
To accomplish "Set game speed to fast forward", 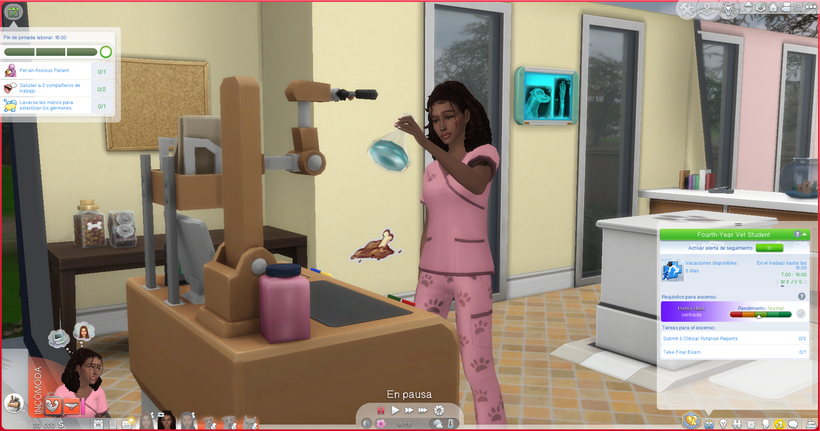I will [409, 410].
